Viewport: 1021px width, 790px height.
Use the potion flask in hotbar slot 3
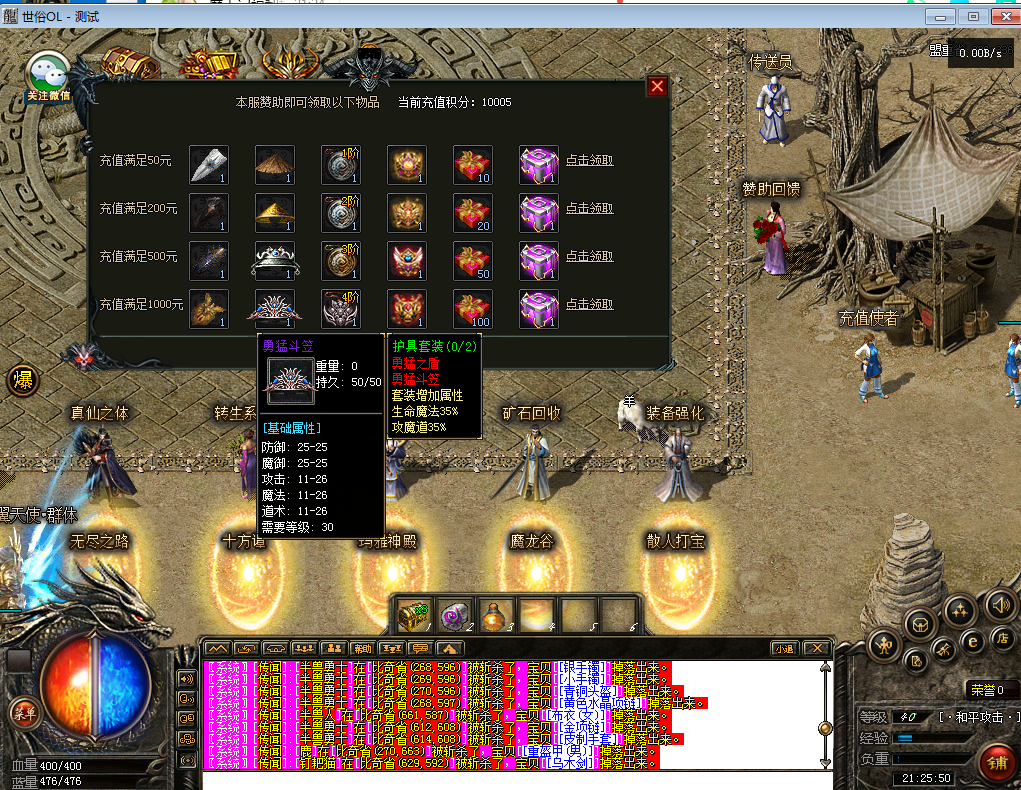point(495,614)
